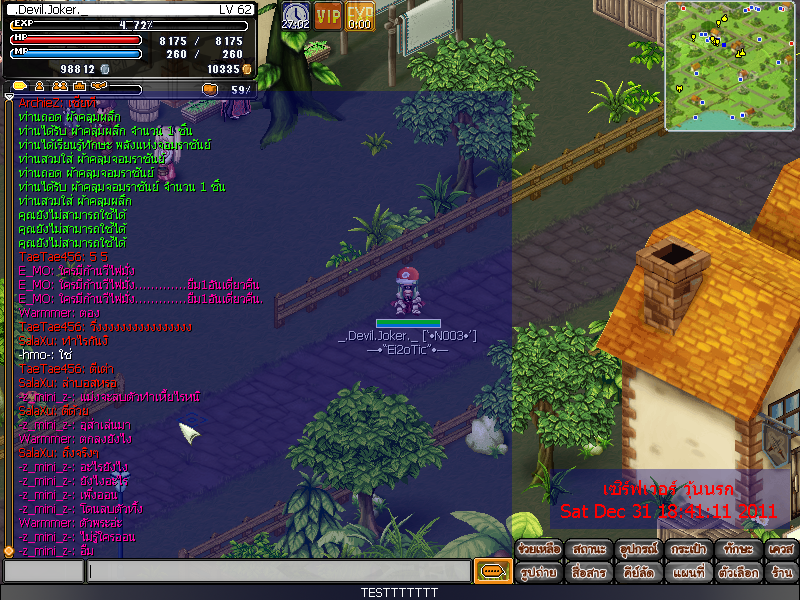Open the กระเป๋า (Bag) inventory
Image resolution: width=800 pixels, height=600 pixels.
point(688,549)
